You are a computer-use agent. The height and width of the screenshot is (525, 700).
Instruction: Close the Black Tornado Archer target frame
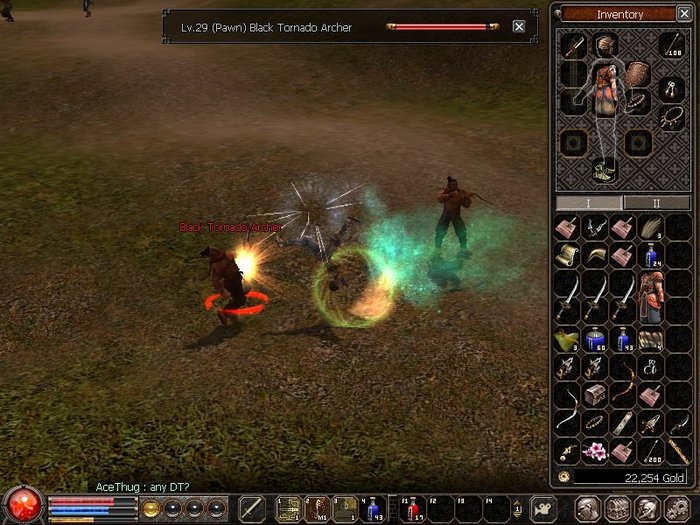click(519, 27)
